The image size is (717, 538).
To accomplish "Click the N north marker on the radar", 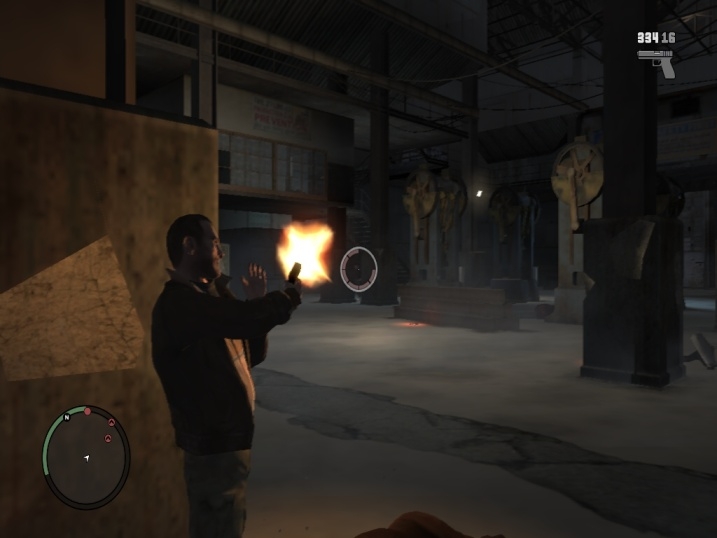I will (65, 419).
